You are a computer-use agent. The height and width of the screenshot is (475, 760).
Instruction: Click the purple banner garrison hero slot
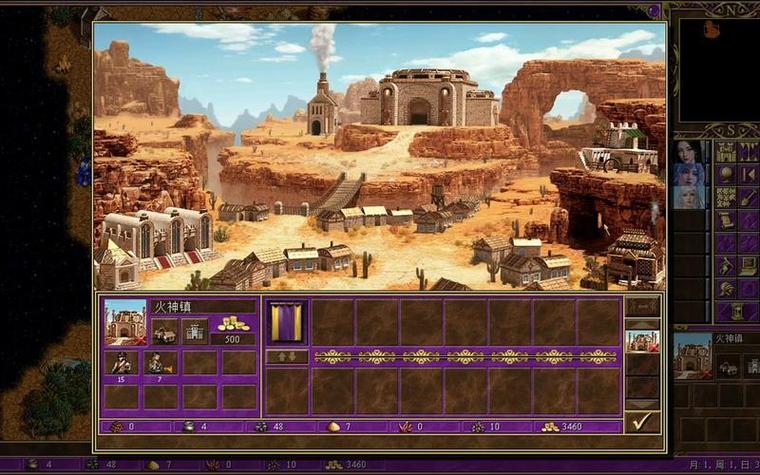coord(287,322)
